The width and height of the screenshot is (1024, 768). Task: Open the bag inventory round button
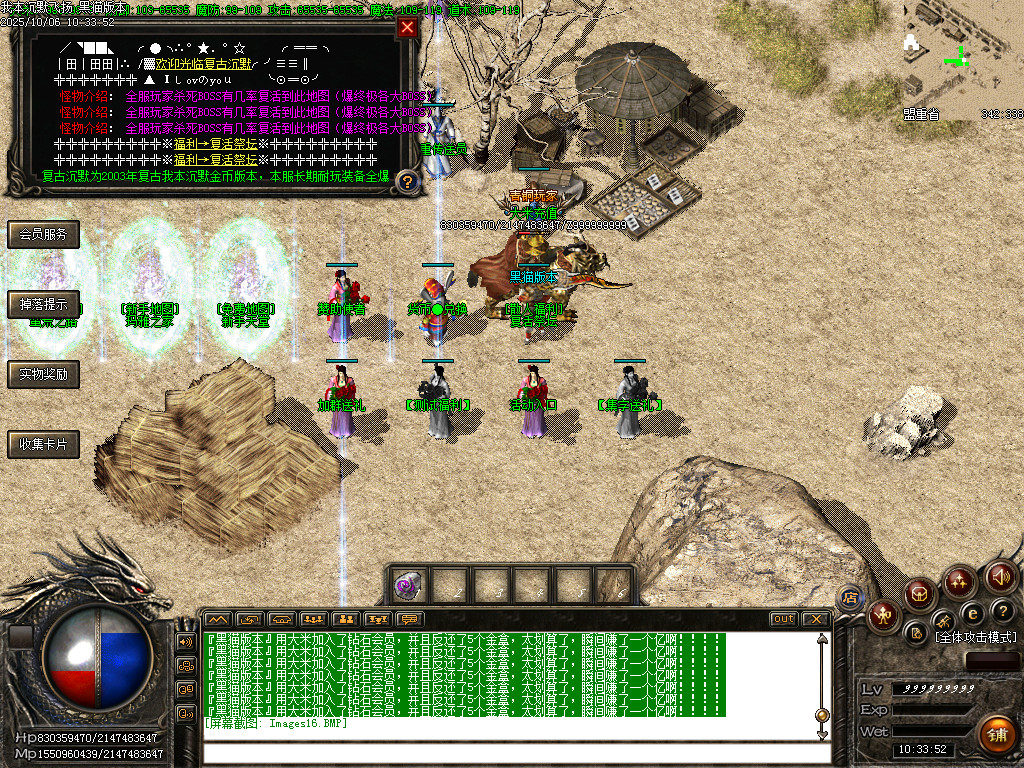920,594
